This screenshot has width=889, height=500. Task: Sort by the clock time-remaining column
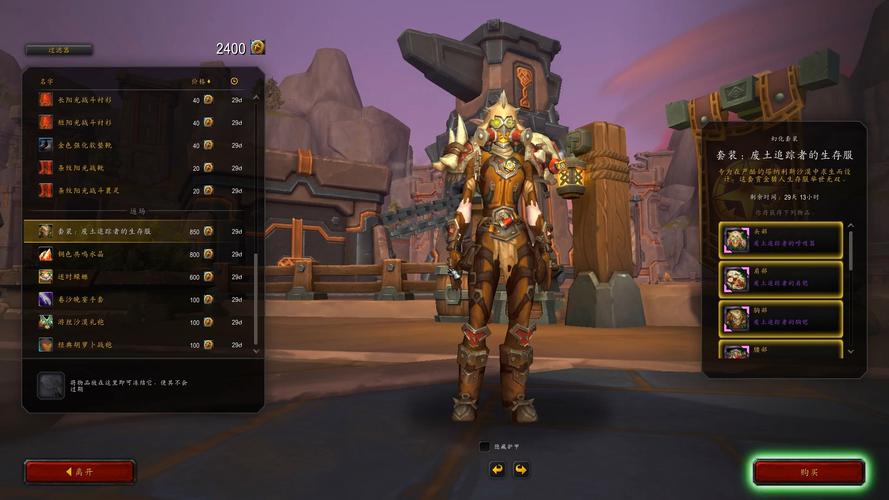point(235,81)
